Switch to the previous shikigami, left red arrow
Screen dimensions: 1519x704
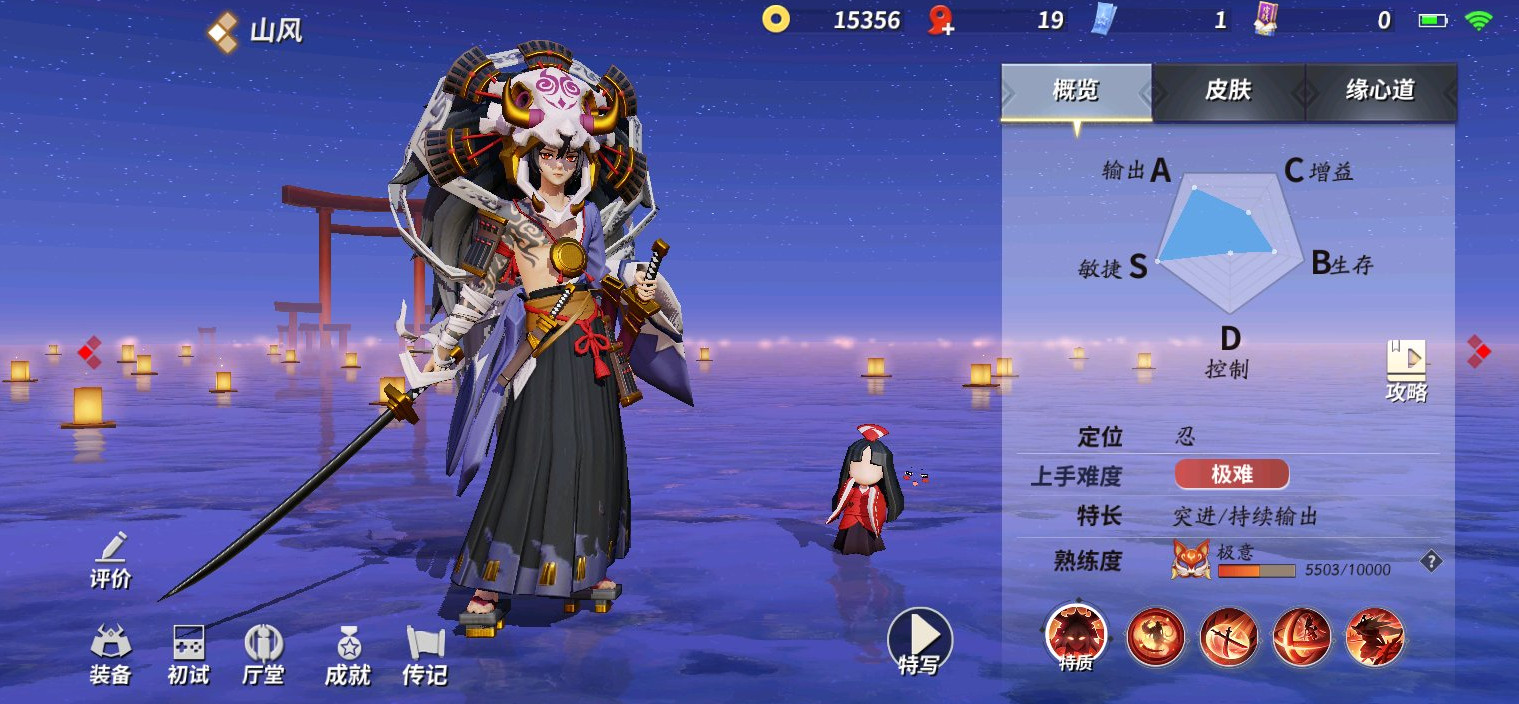pyautogui.click(x=90, y=351)
